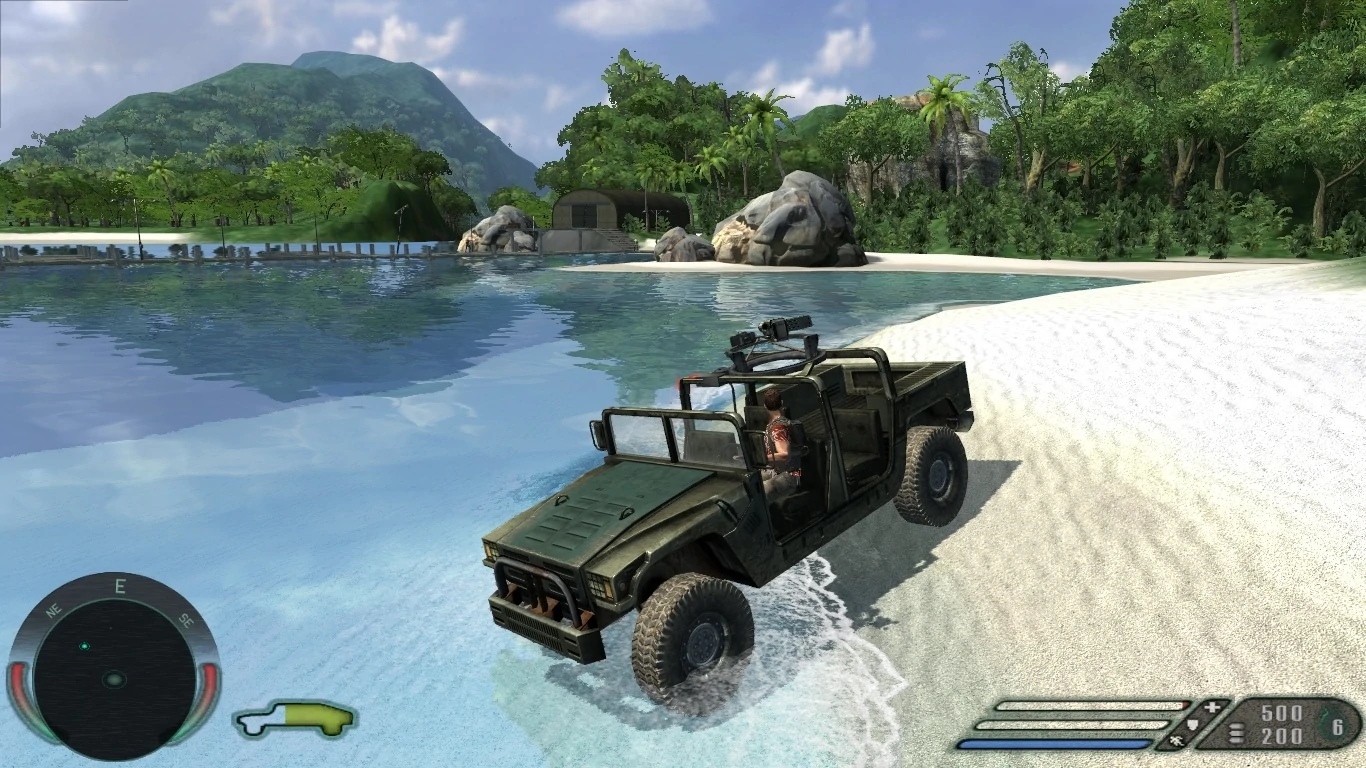Image resolution: width=1366 pixels, height=768 pixels.
Task: Click the health cross icon on the HUD
Action: click(1212, 707)
